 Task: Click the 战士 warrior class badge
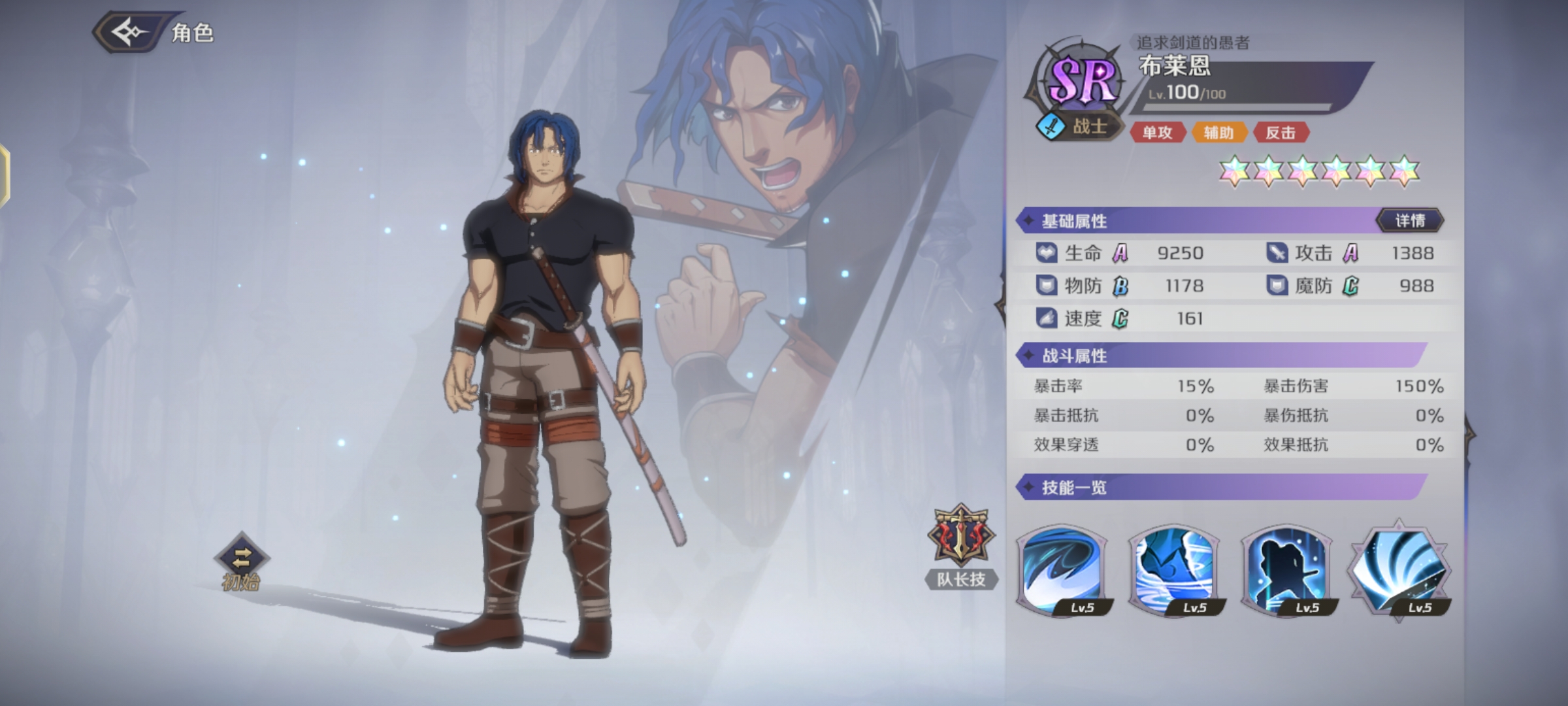coord(1078,126)
